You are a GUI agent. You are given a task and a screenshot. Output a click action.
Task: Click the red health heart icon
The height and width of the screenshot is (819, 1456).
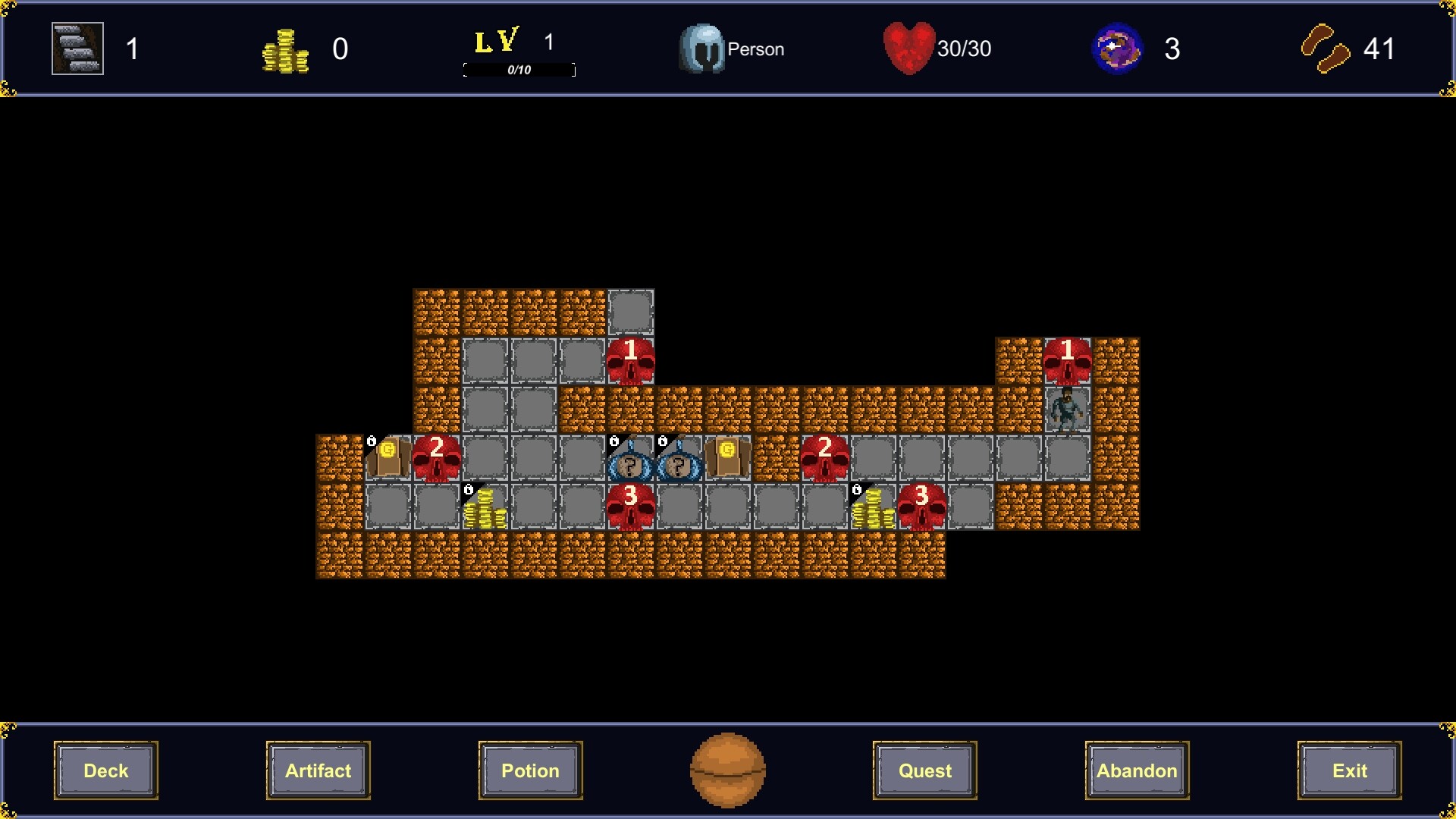coord(912,48)
